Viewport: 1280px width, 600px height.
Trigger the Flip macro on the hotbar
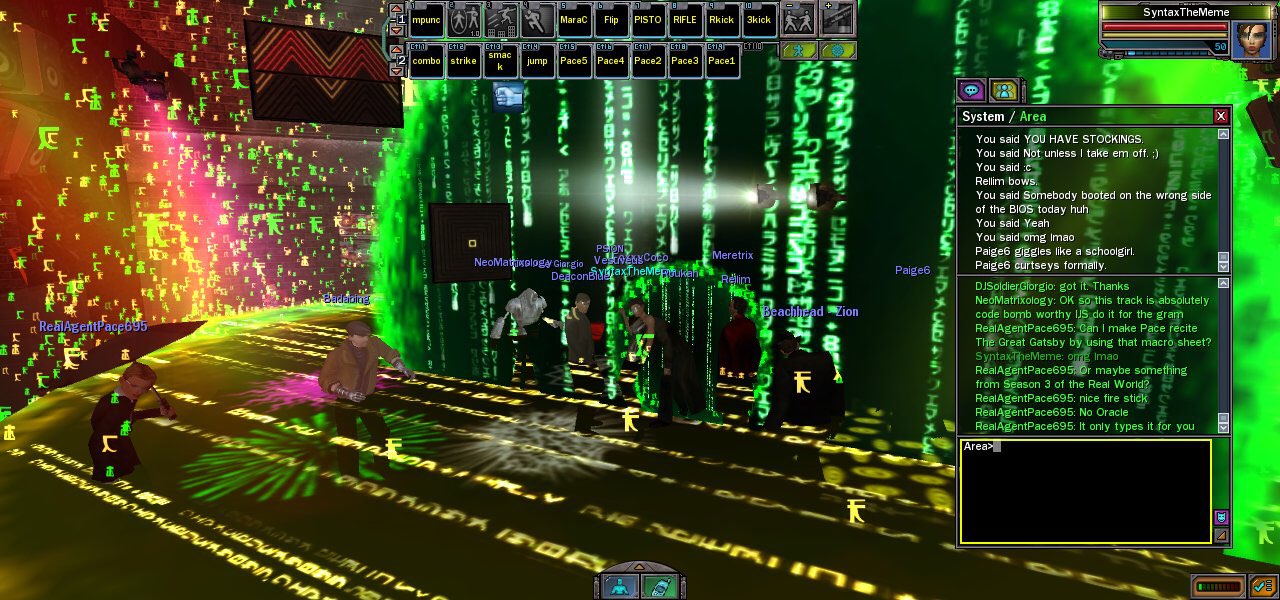[x=611, y=20]
